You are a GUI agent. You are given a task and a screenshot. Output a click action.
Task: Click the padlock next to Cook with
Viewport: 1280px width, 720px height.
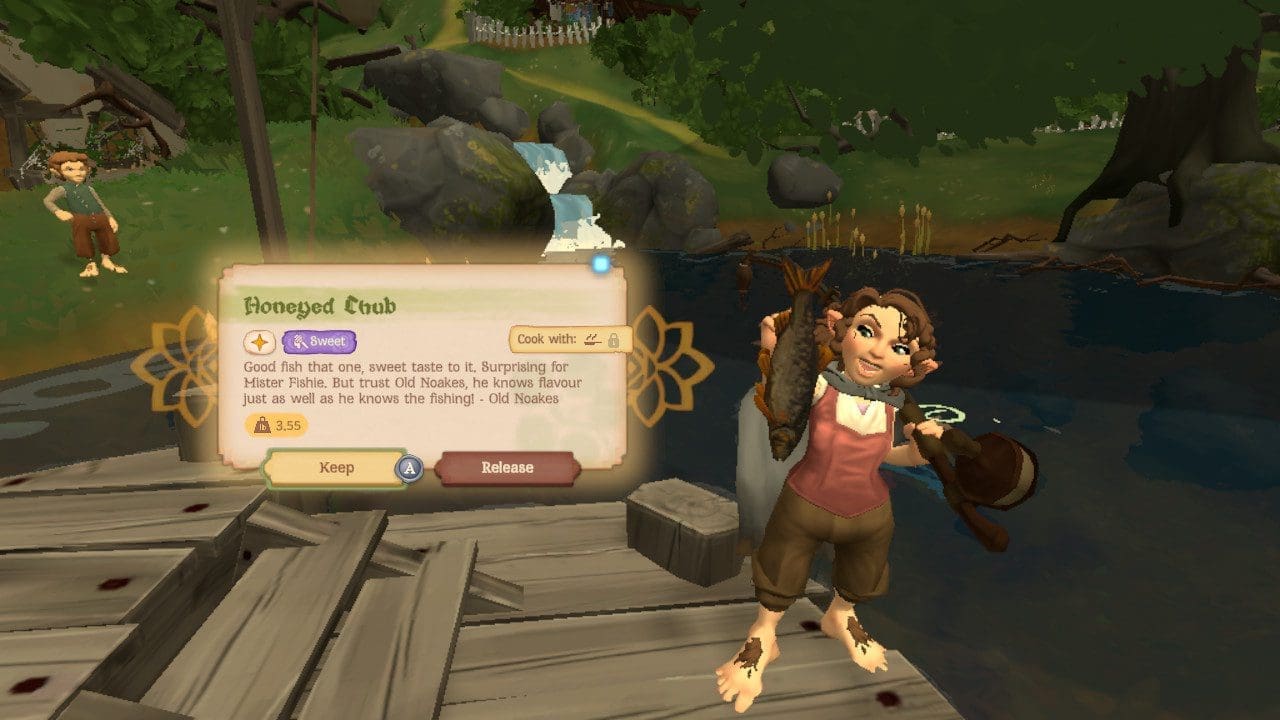(613, 341)
